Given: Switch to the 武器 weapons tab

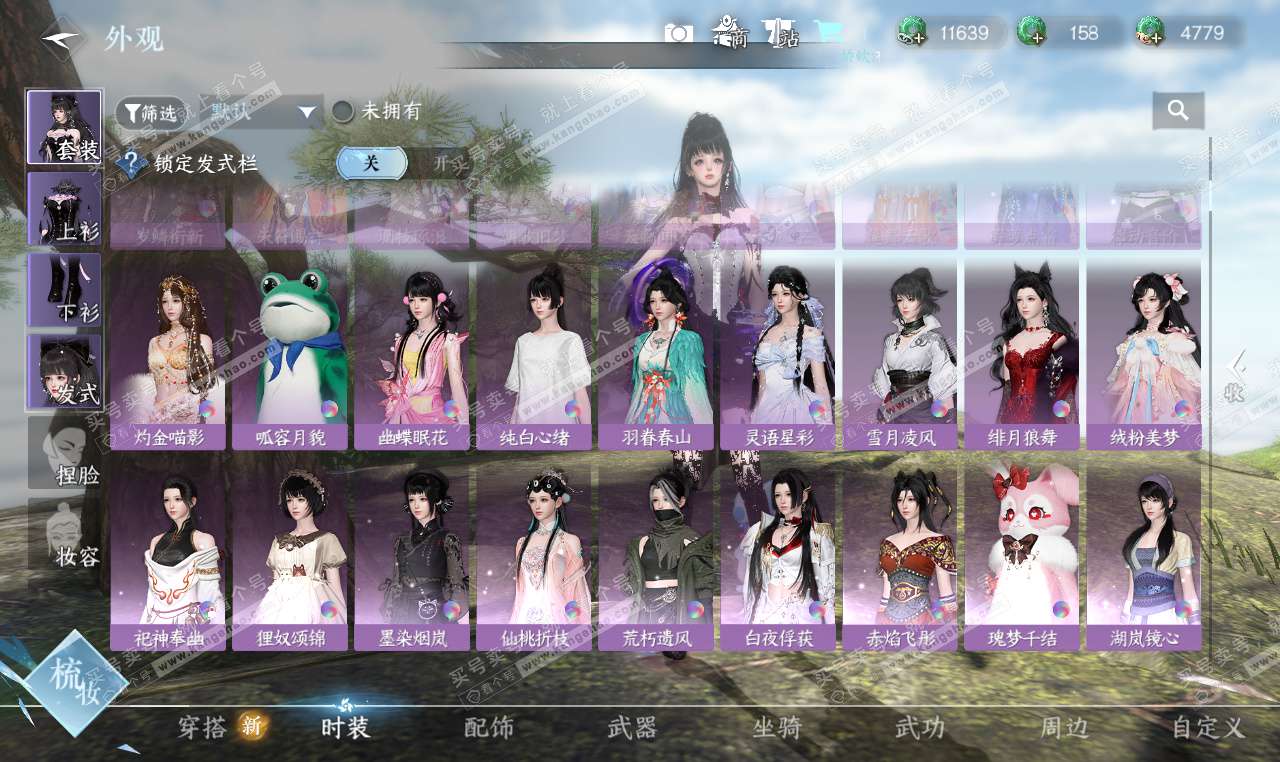Looking at the screenshot, I should 632,727.
